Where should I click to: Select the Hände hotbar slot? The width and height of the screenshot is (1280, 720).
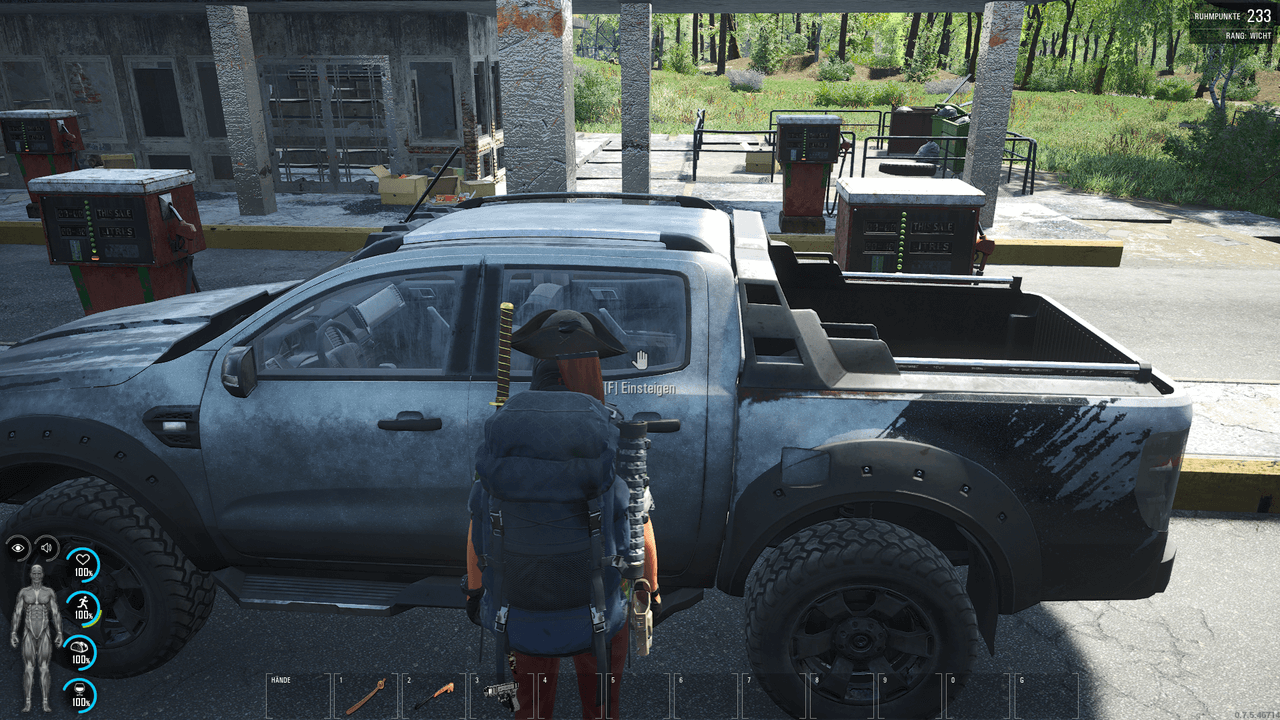pyautogui.click(x=298, y=695)
